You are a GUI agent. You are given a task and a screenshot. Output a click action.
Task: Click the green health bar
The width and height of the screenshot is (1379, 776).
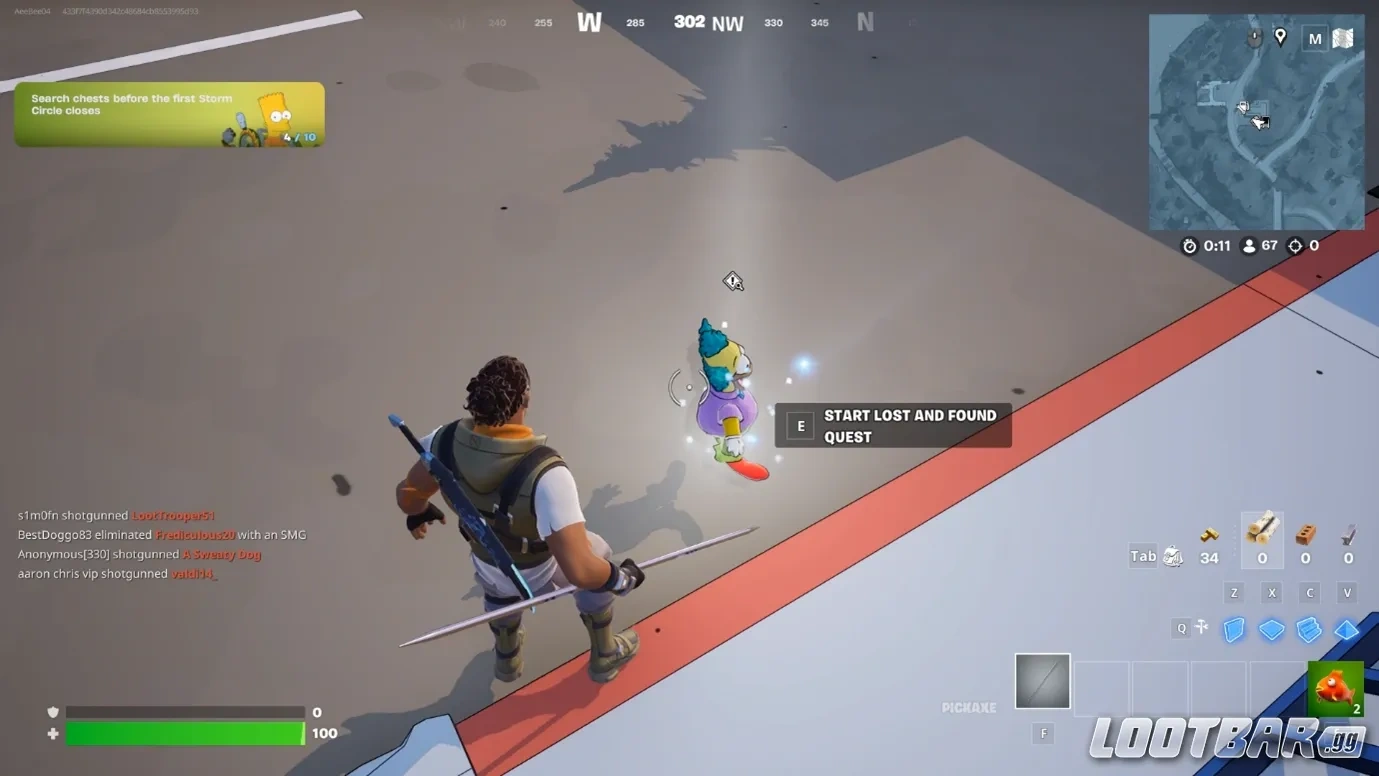coord(185,733)
